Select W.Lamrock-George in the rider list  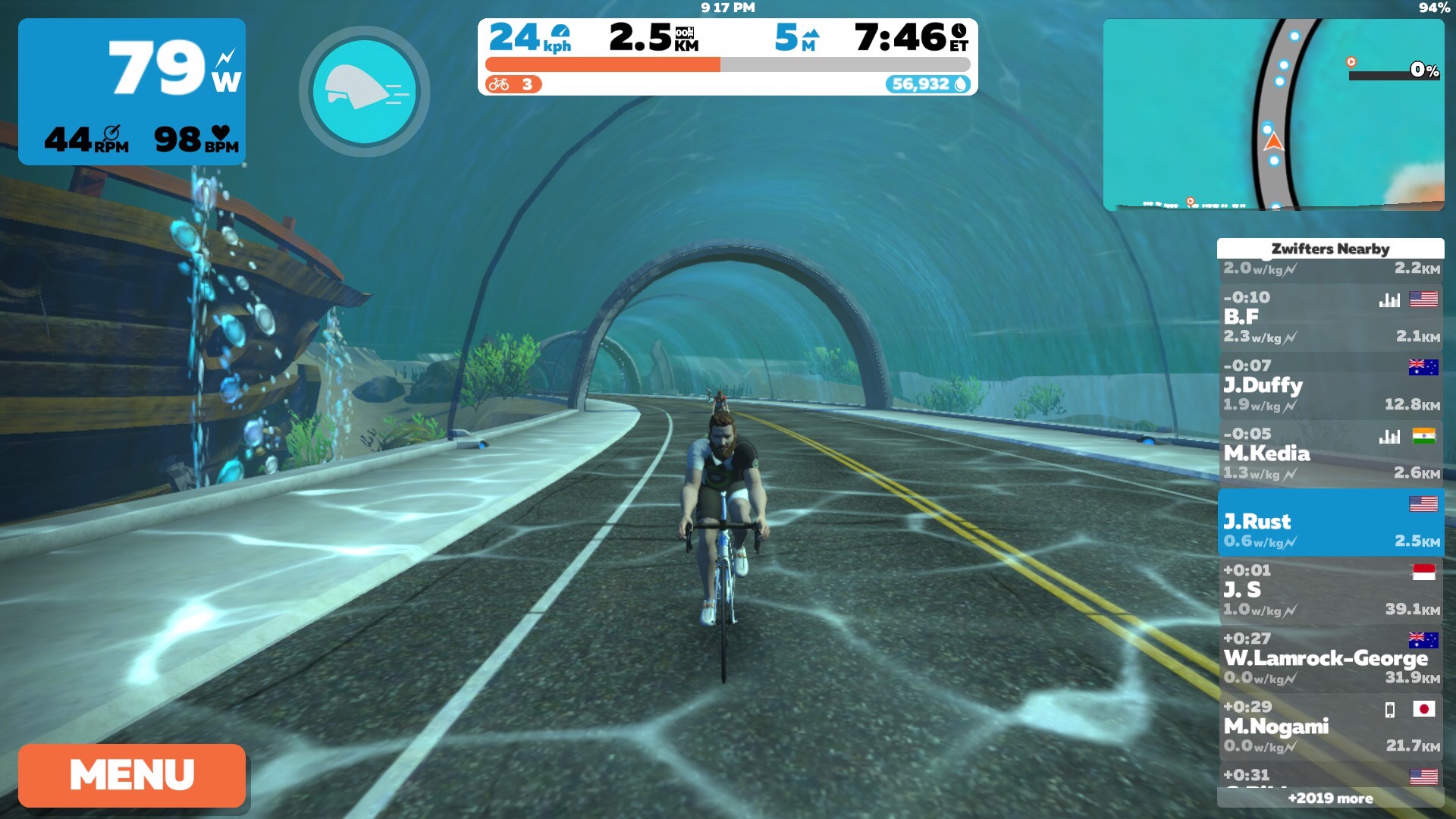[1330, 658]
